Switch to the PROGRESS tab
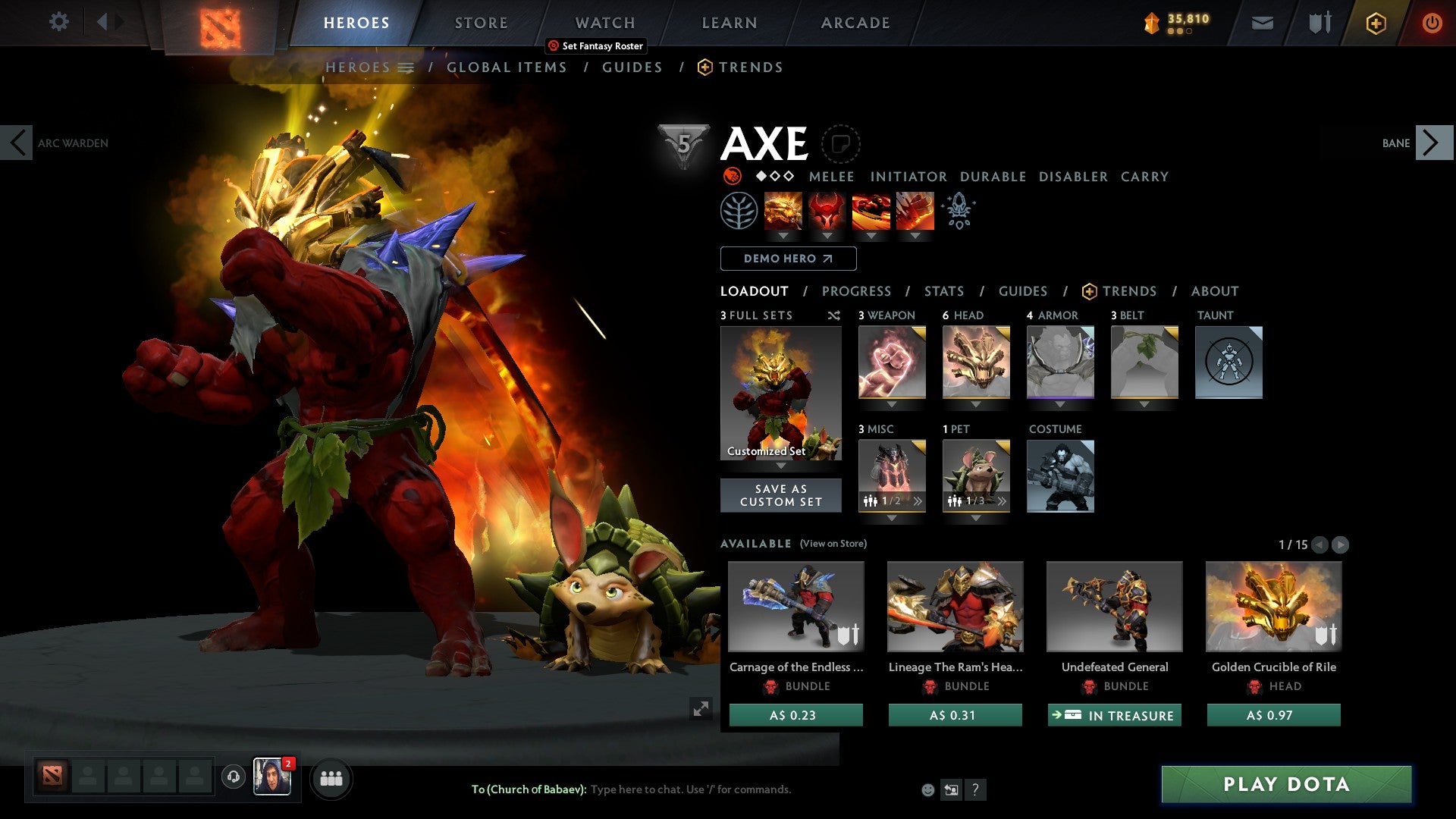 point(857,291)
